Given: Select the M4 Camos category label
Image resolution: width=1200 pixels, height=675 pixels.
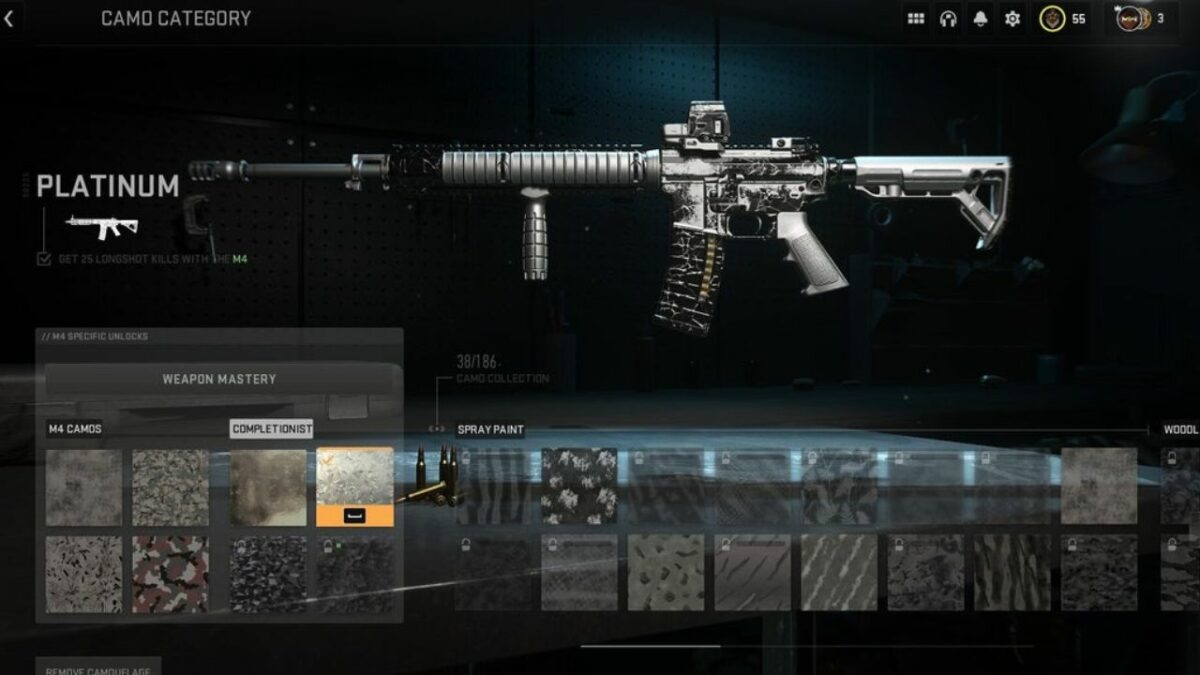Looking at the screenshot, I should tap(75, 430).
